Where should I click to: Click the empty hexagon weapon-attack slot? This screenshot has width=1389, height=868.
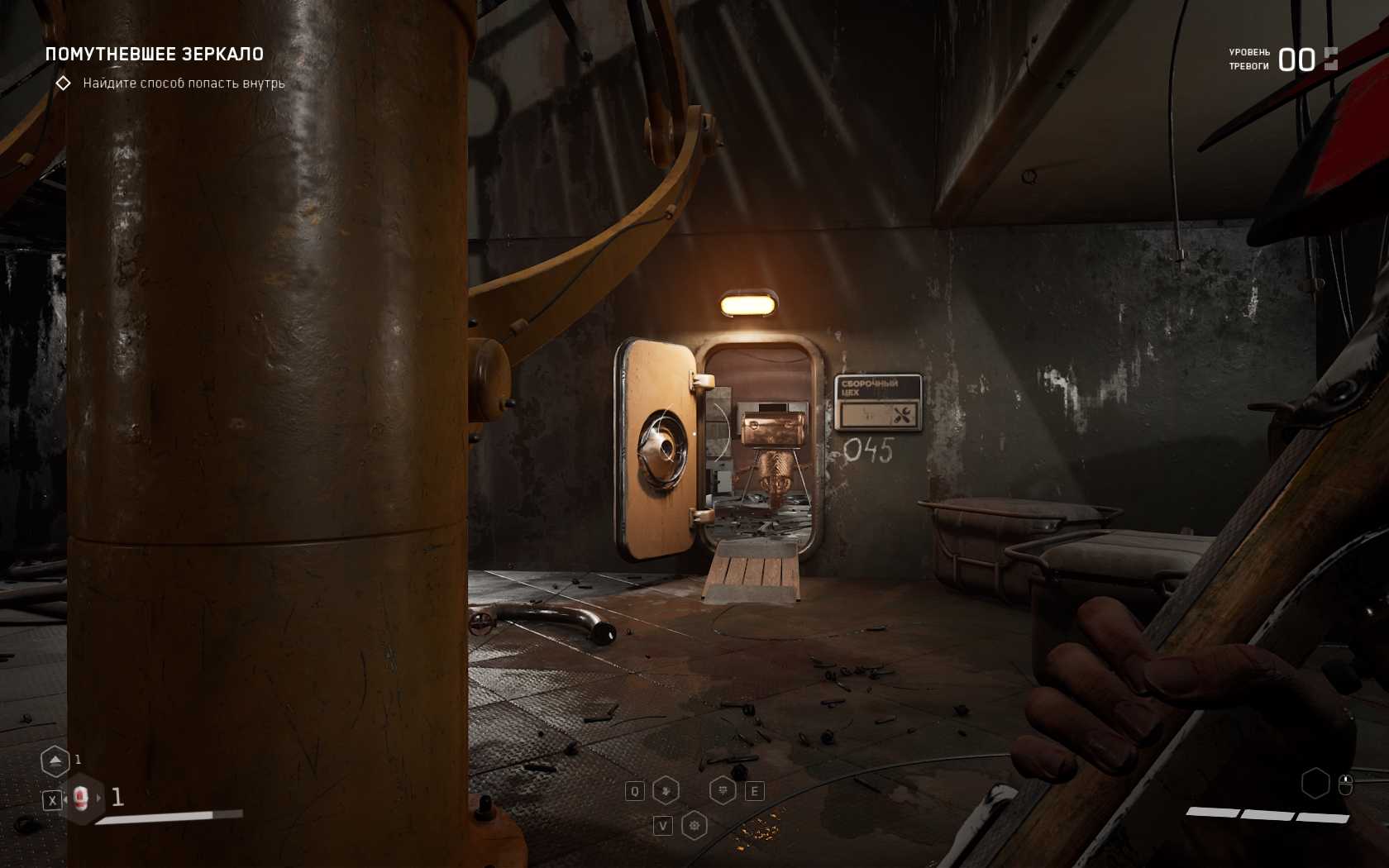(1315, 783)
